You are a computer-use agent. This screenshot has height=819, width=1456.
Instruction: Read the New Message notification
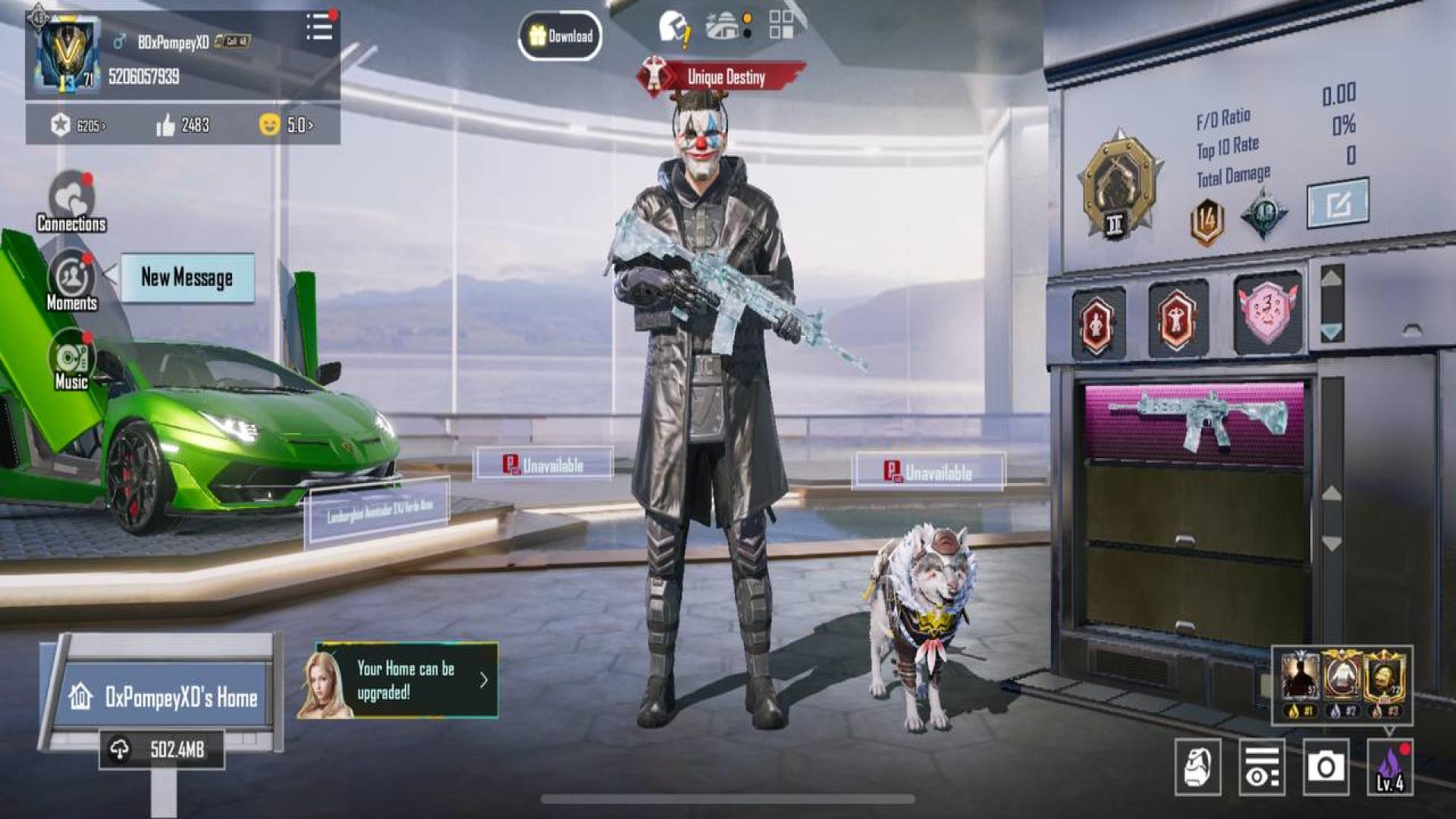coord(187,278)
